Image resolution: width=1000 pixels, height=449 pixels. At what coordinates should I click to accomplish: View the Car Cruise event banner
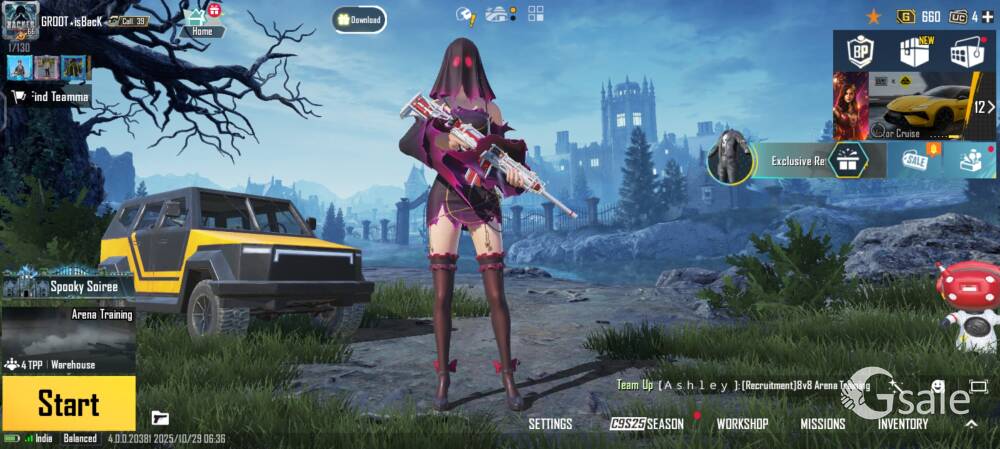click(x=920, y=106)
